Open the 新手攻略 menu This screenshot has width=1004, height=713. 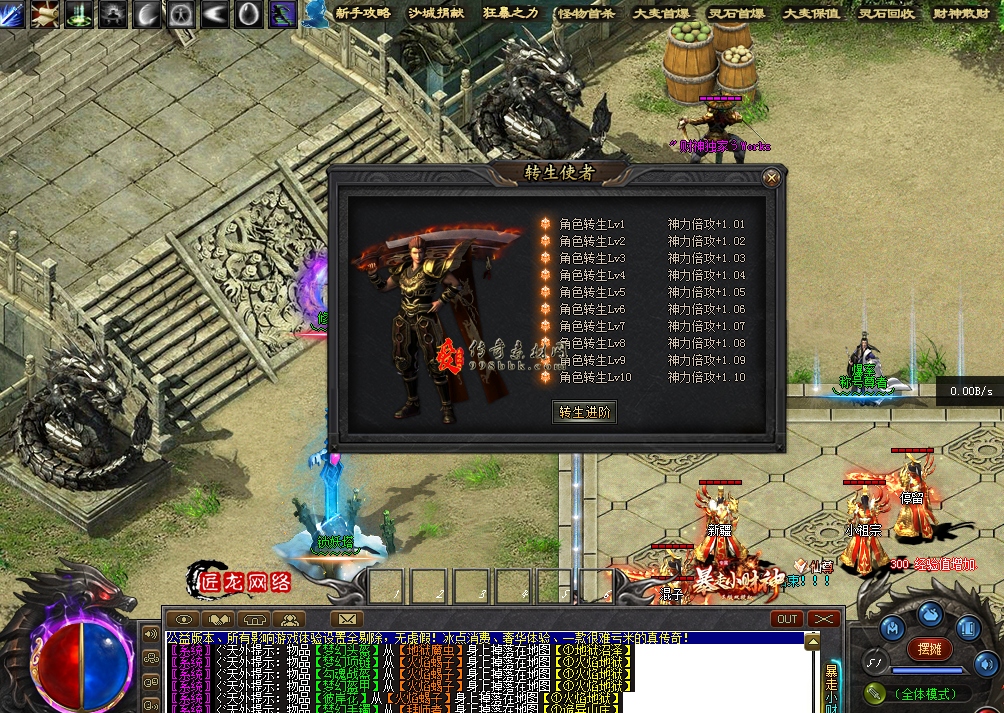(363, 13)
